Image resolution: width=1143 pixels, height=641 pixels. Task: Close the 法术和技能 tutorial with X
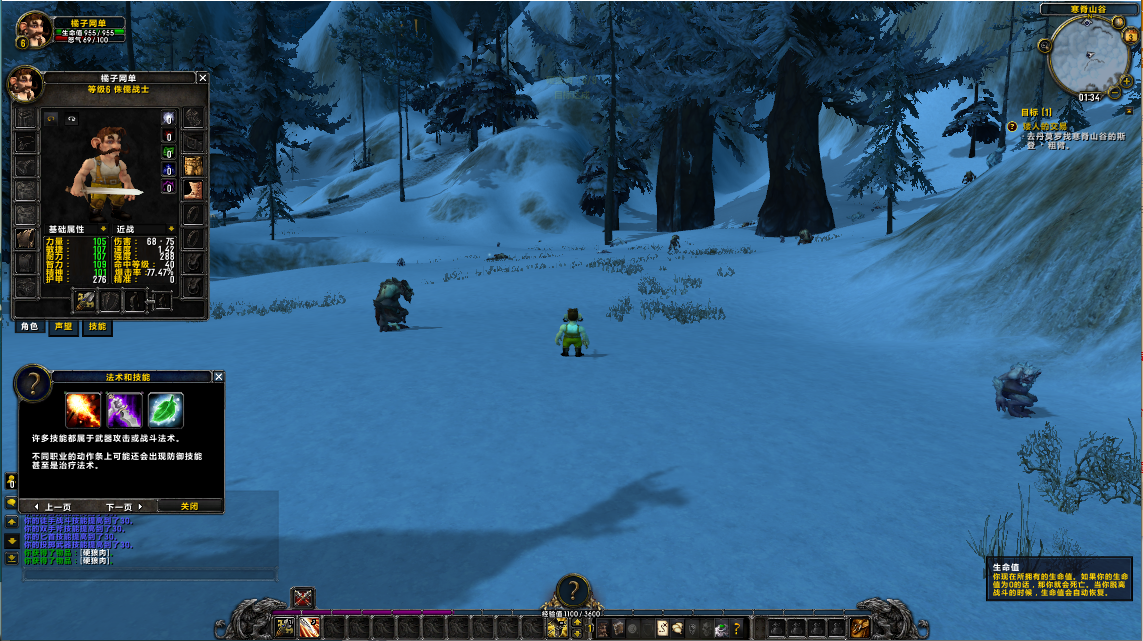coord(218,377)
